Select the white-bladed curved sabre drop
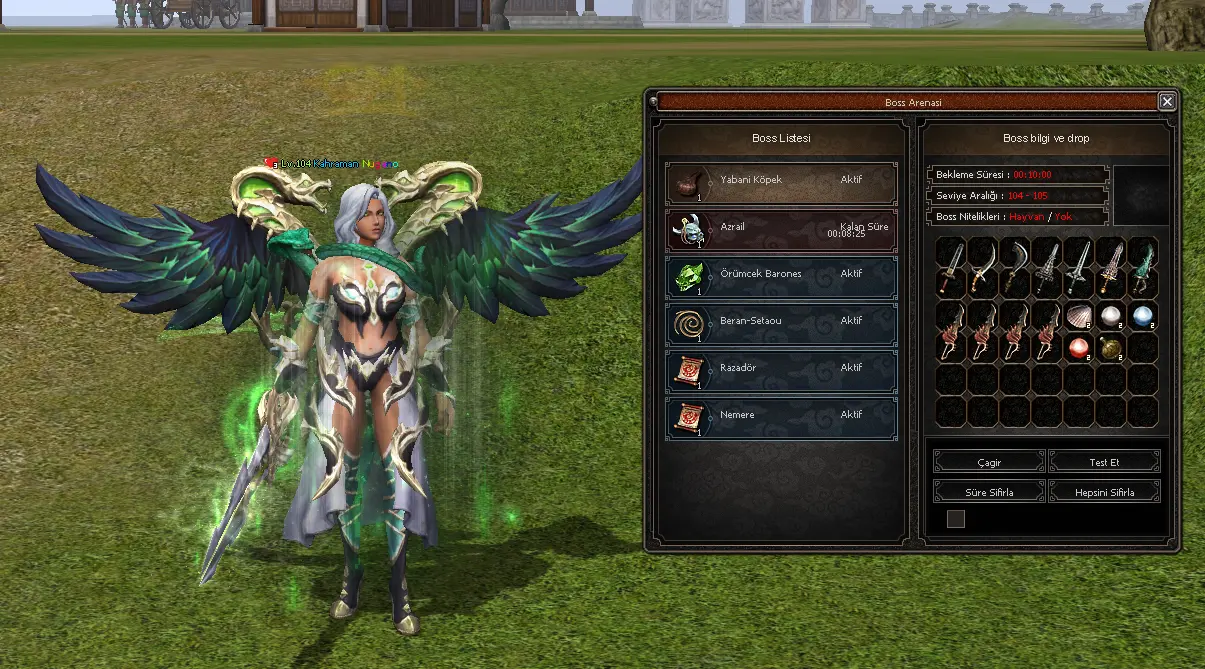The height and width of the screenshot is (669, 1205). coord(983,267)
